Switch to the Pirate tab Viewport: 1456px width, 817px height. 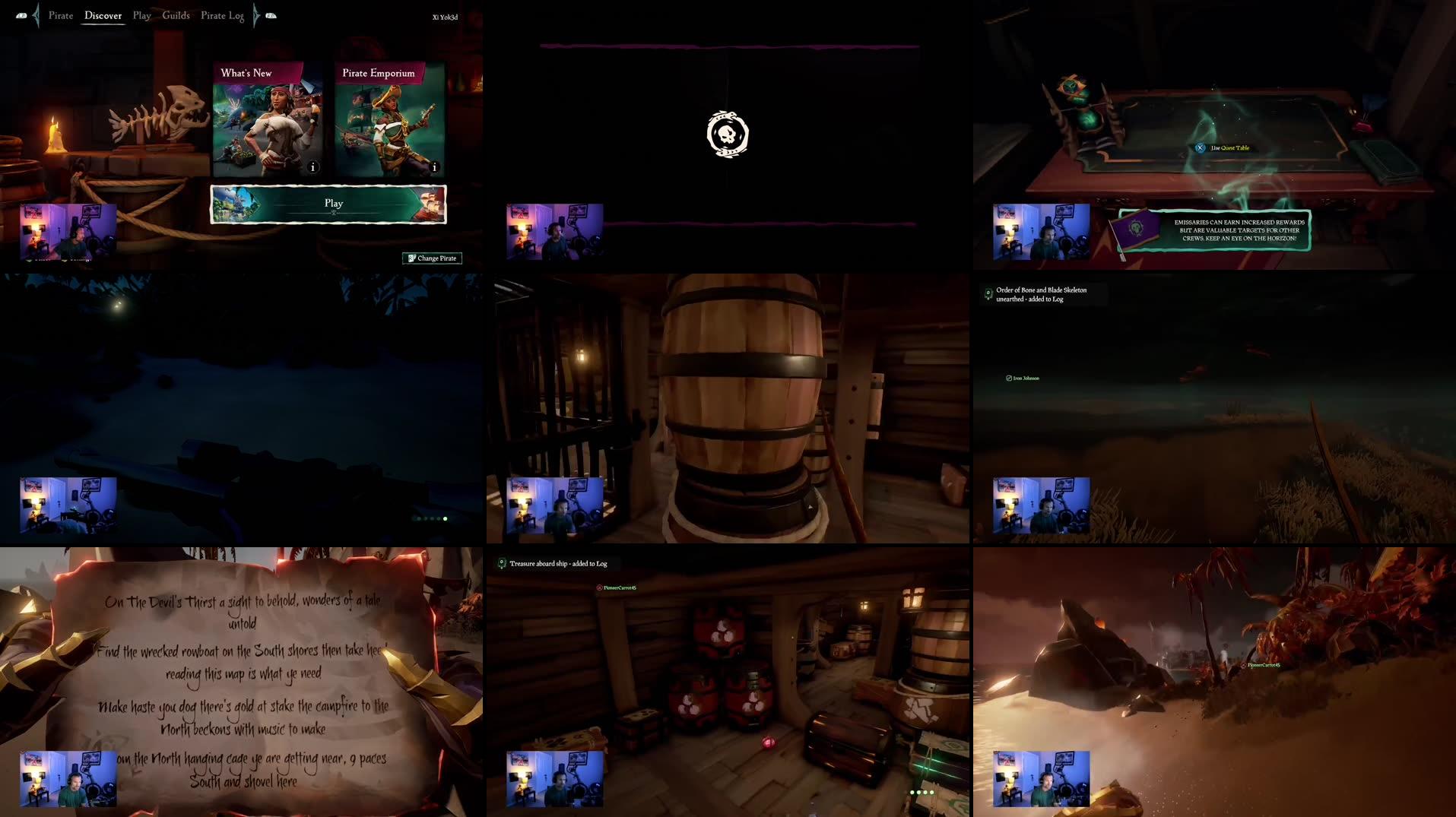[x=61, y=15]
